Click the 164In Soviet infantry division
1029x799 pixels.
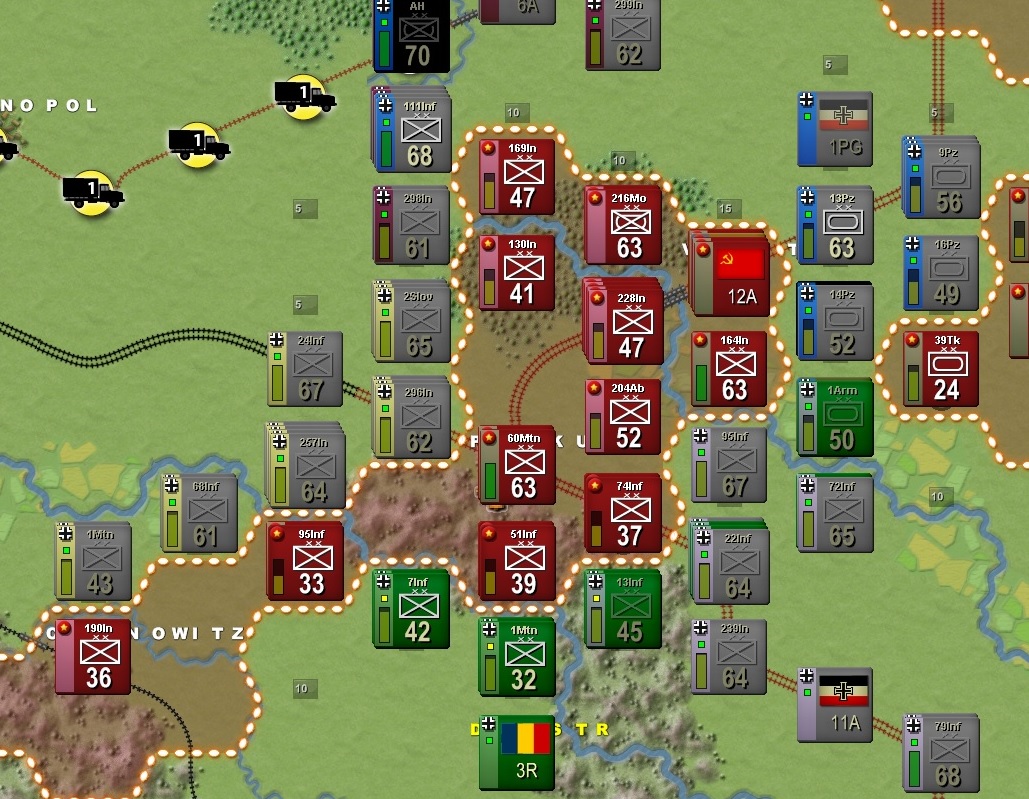coord(730,369)
